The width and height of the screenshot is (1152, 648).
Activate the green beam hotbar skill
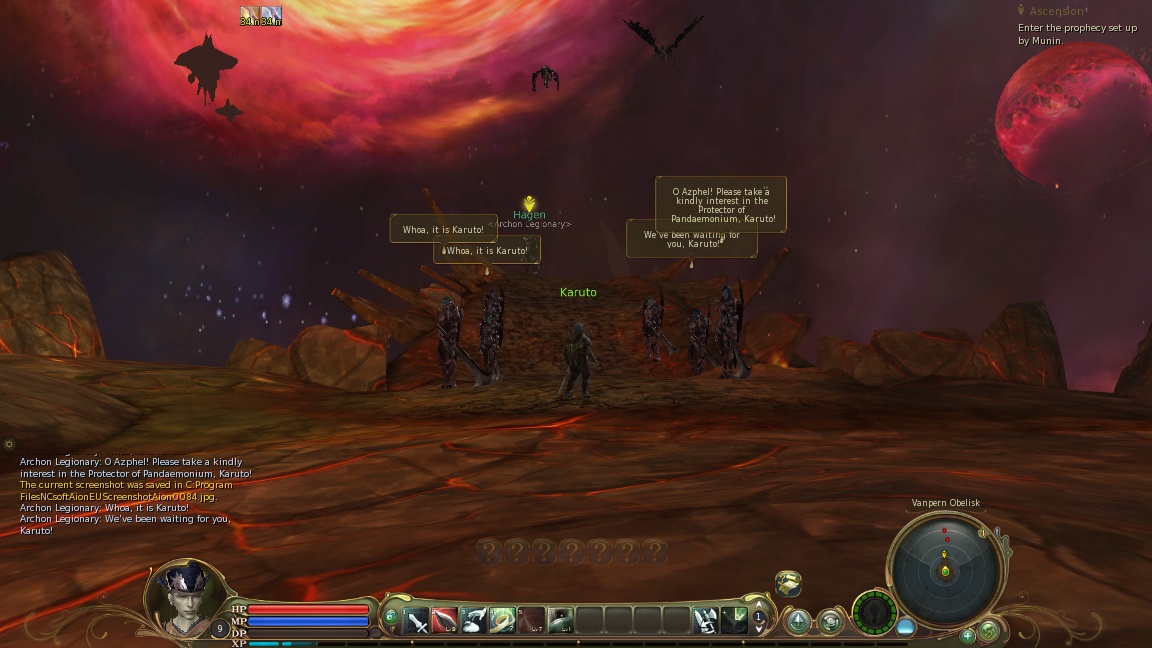pyautogui.click(x=735, y=621)
